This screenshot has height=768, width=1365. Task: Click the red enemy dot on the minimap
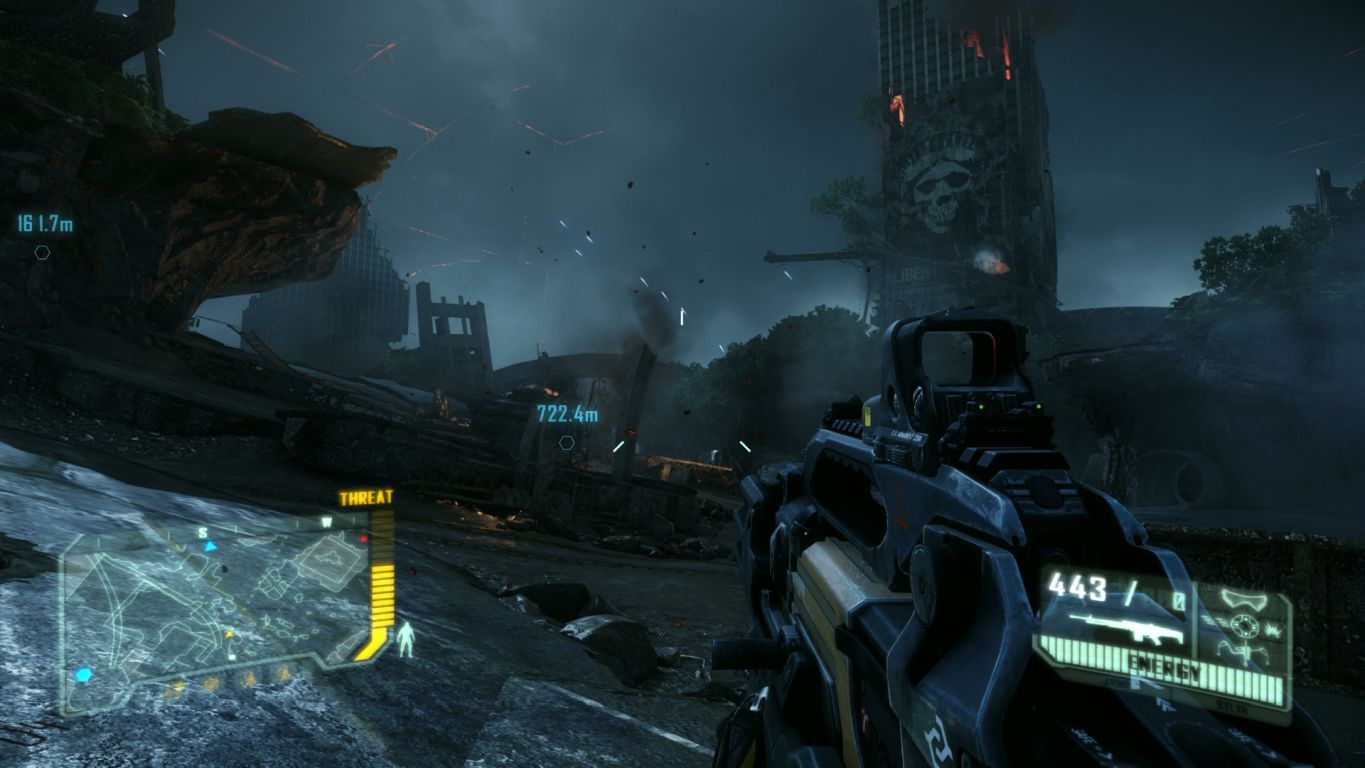coord(363,539)
